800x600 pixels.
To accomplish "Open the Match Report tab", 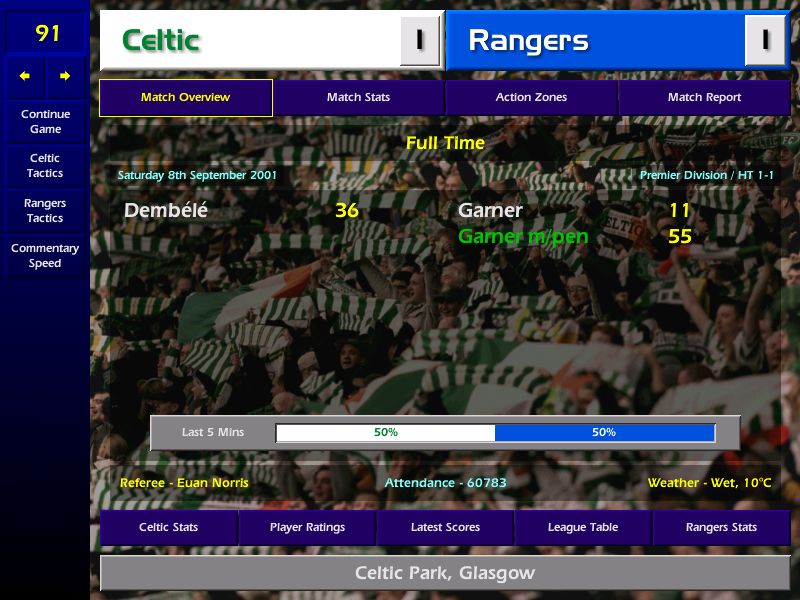I will point(704,98).
